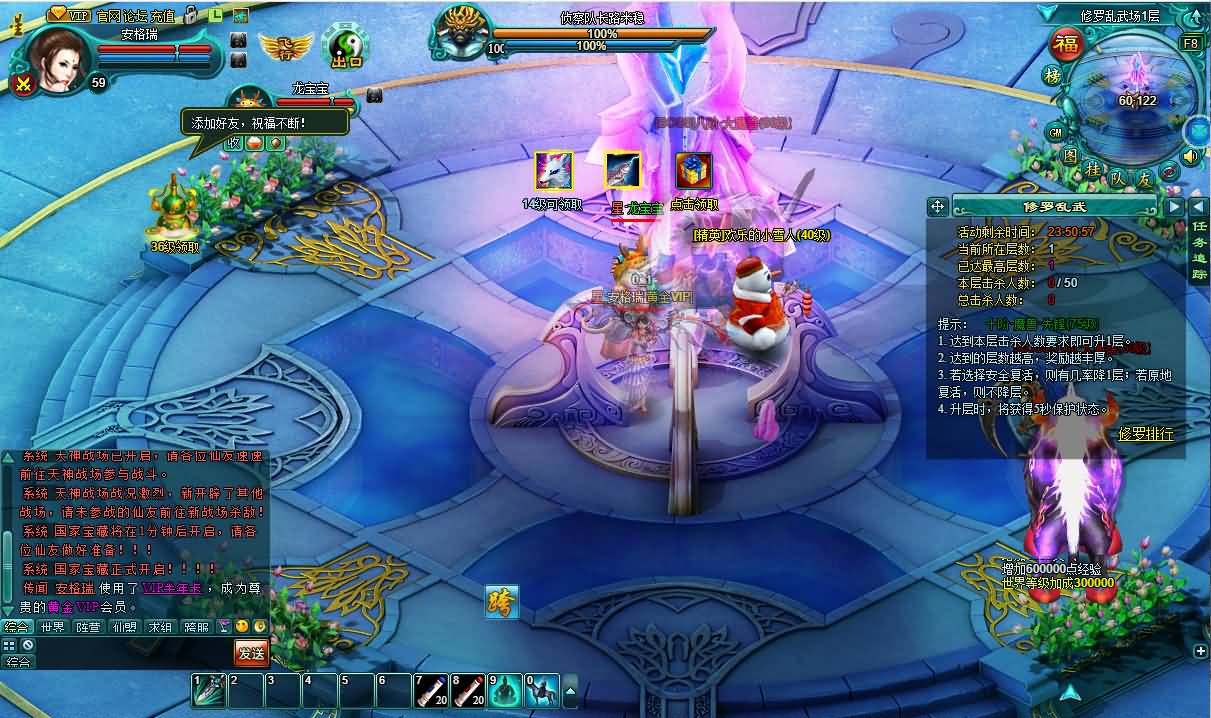The width and height of the screenshot is (1211, 718).
Task: Claim the gift box 点击领取 reward
Action: click(693, 171)
